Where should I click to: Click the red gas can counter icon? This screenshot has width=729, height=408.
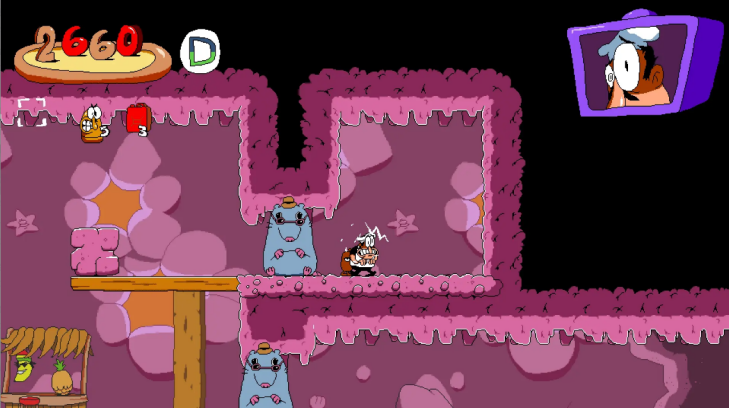tap(136, 120)
